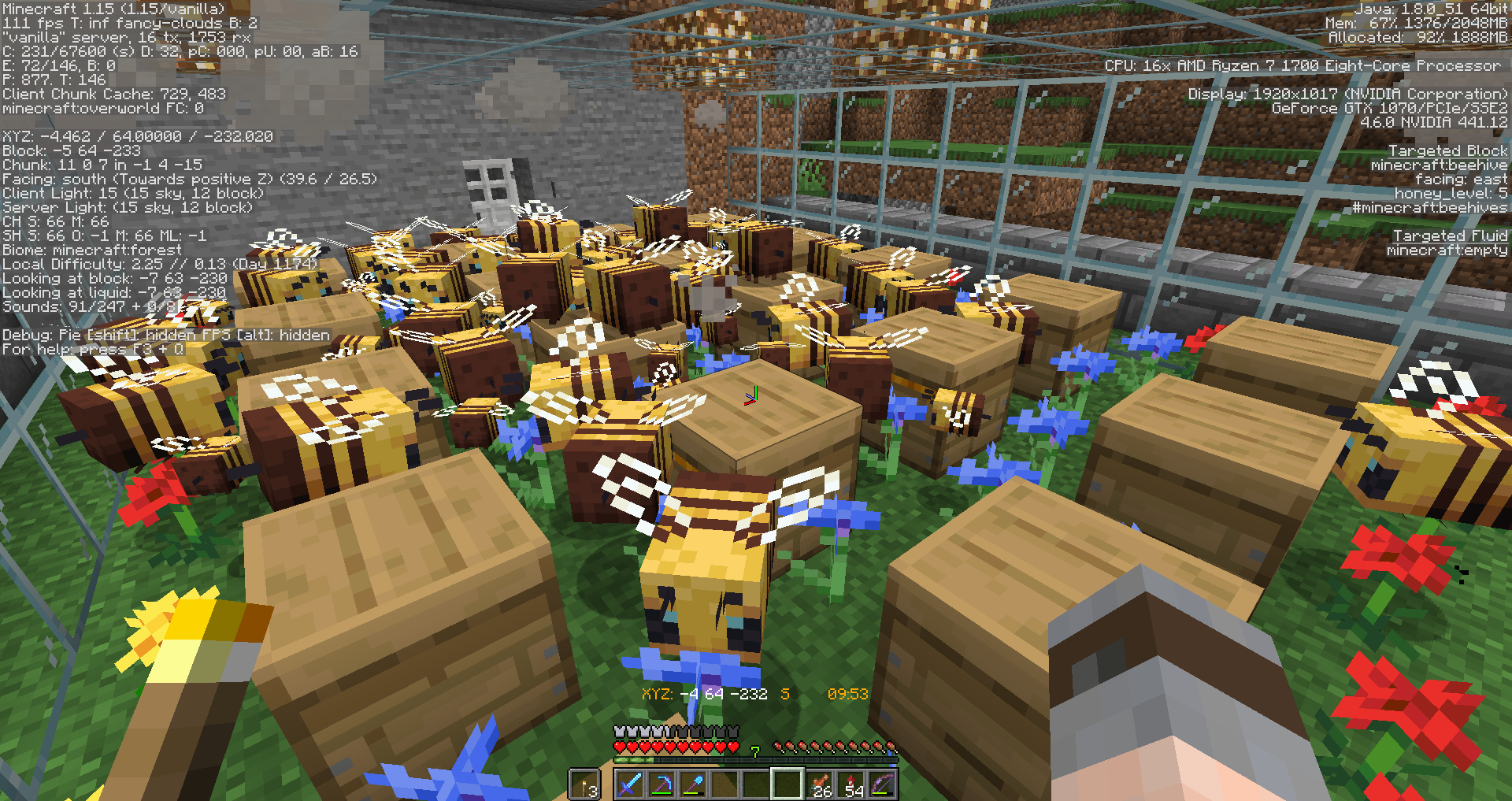The height and width of the screenshot is (801, 1512).
Task: Select the diamond pickaxe hotbar slot
Action: pyautogui.click(x=663, y=785)
